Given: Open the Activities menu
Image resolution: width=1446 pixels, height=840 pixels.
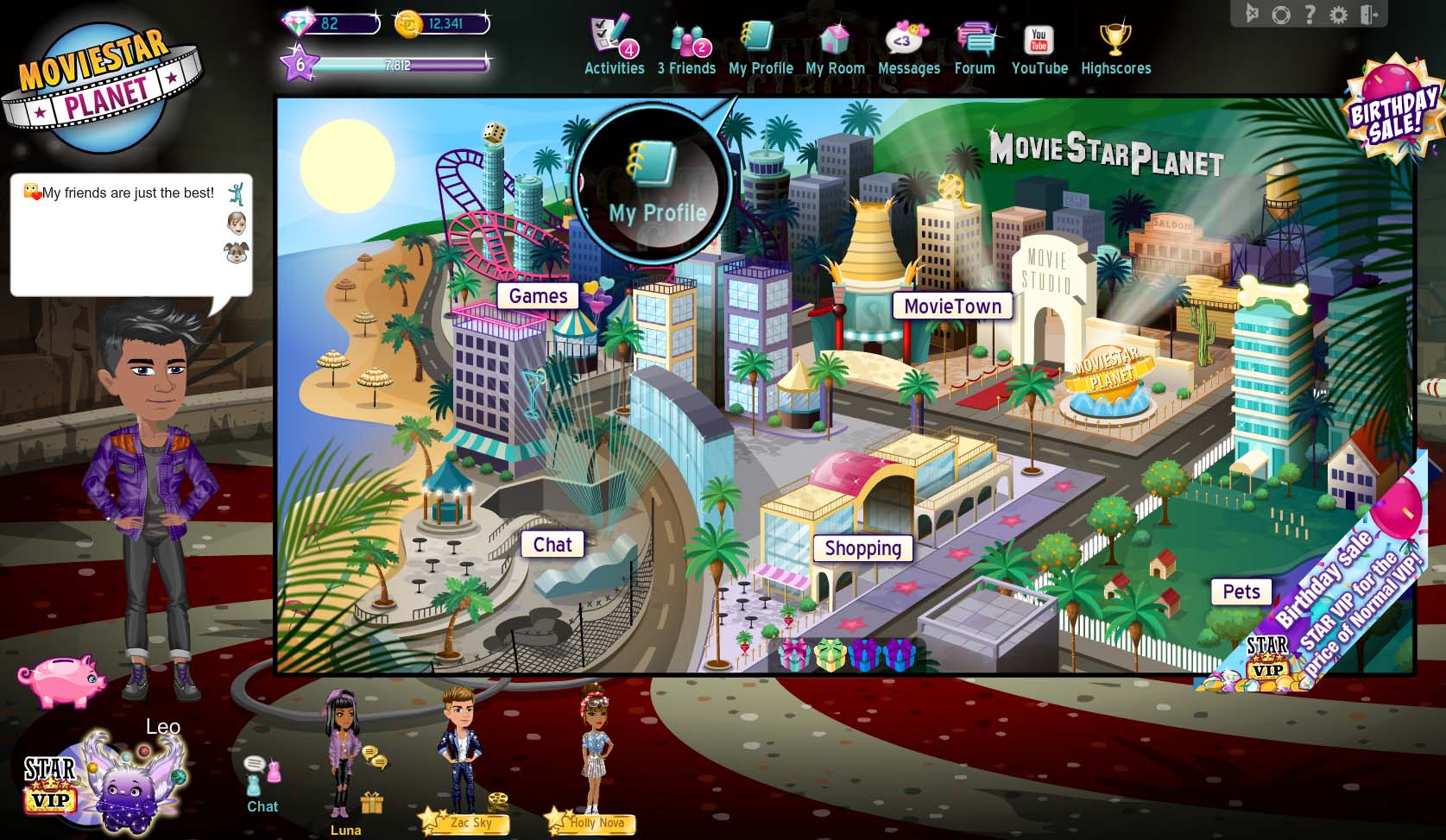Looking at the screenshot, I should [614, 47].
